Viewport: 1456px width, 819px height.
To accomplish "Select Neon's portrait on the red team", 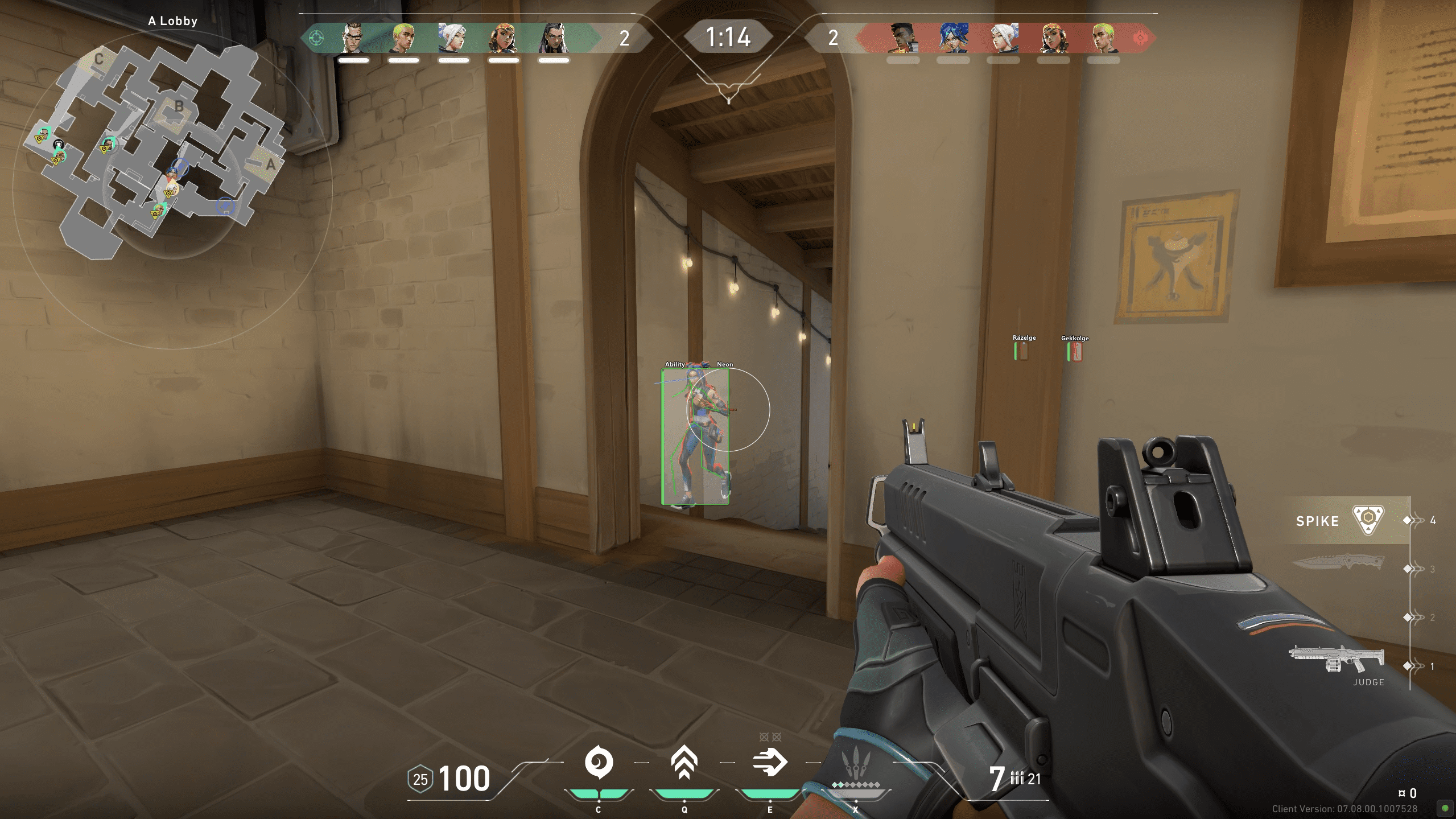I will (x=953, y=38).
